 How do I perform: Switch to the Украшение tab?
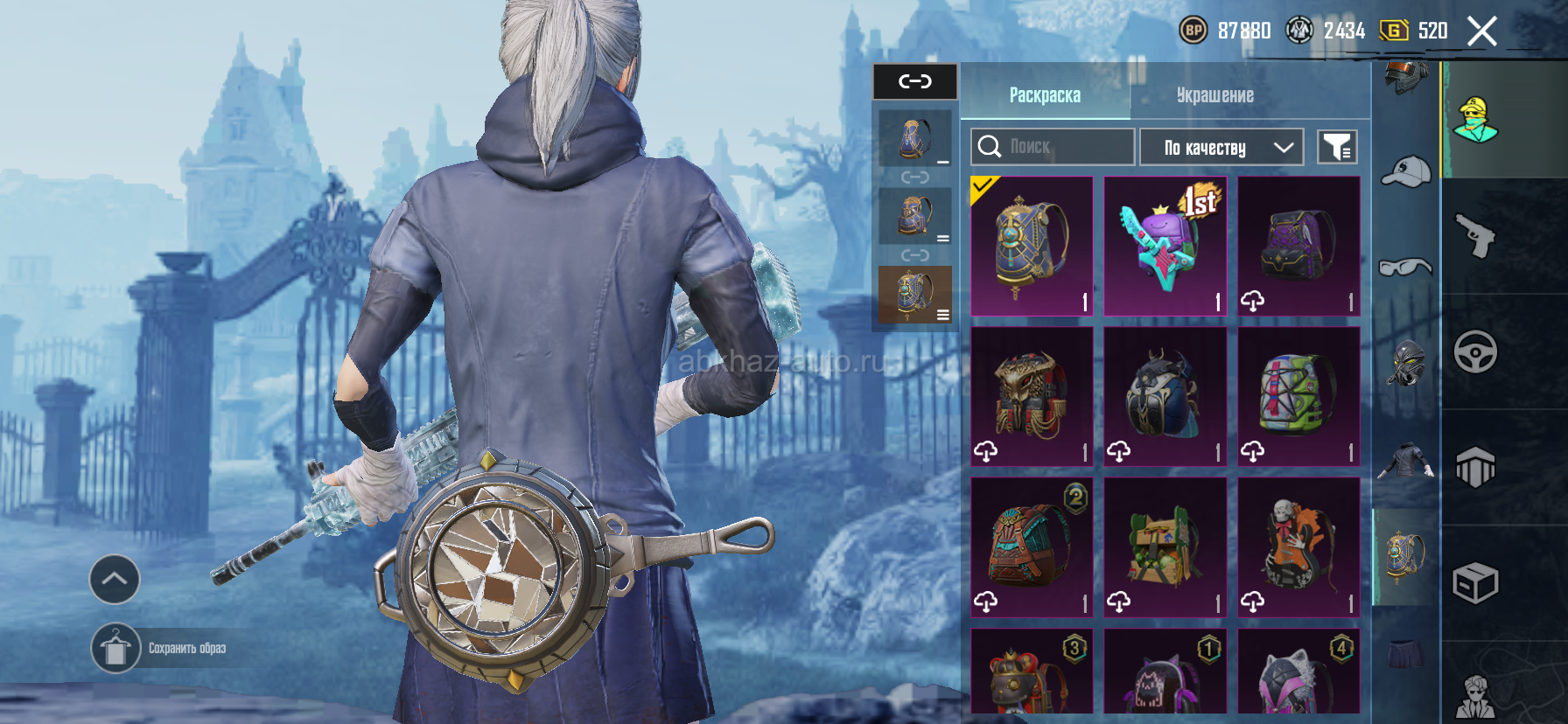click(x=1214, y=94)
